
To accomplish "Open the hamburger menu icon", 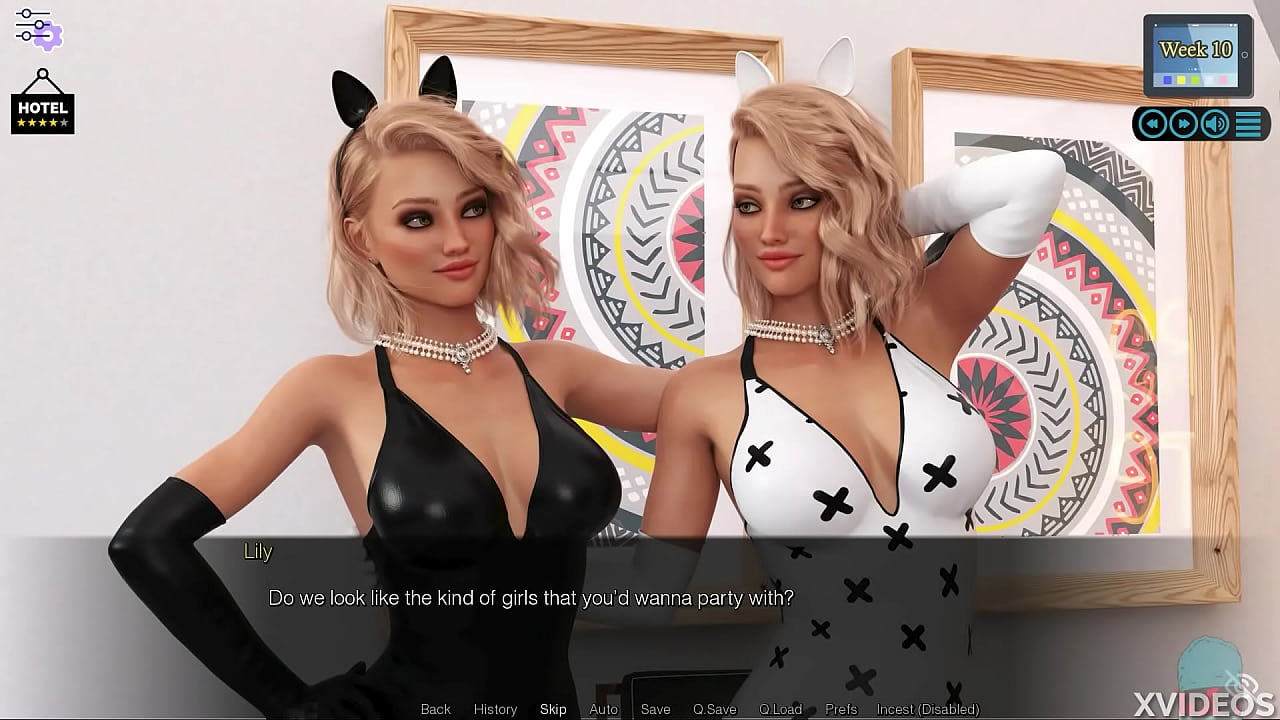I will coord(1247,123).
